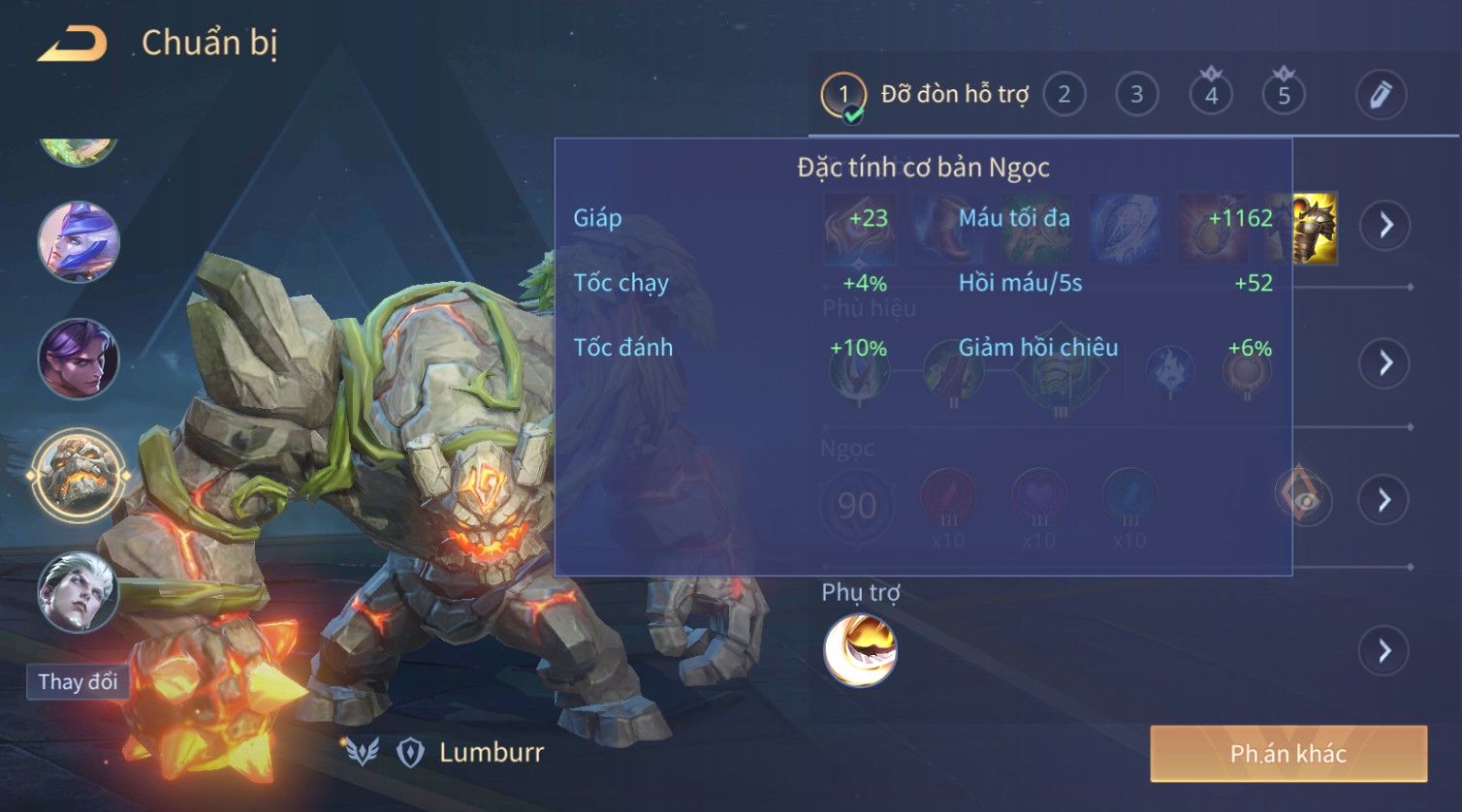The image size is (1462, 812).
Task: Click the Phản khắc counter button
Action: [1288, 754]
